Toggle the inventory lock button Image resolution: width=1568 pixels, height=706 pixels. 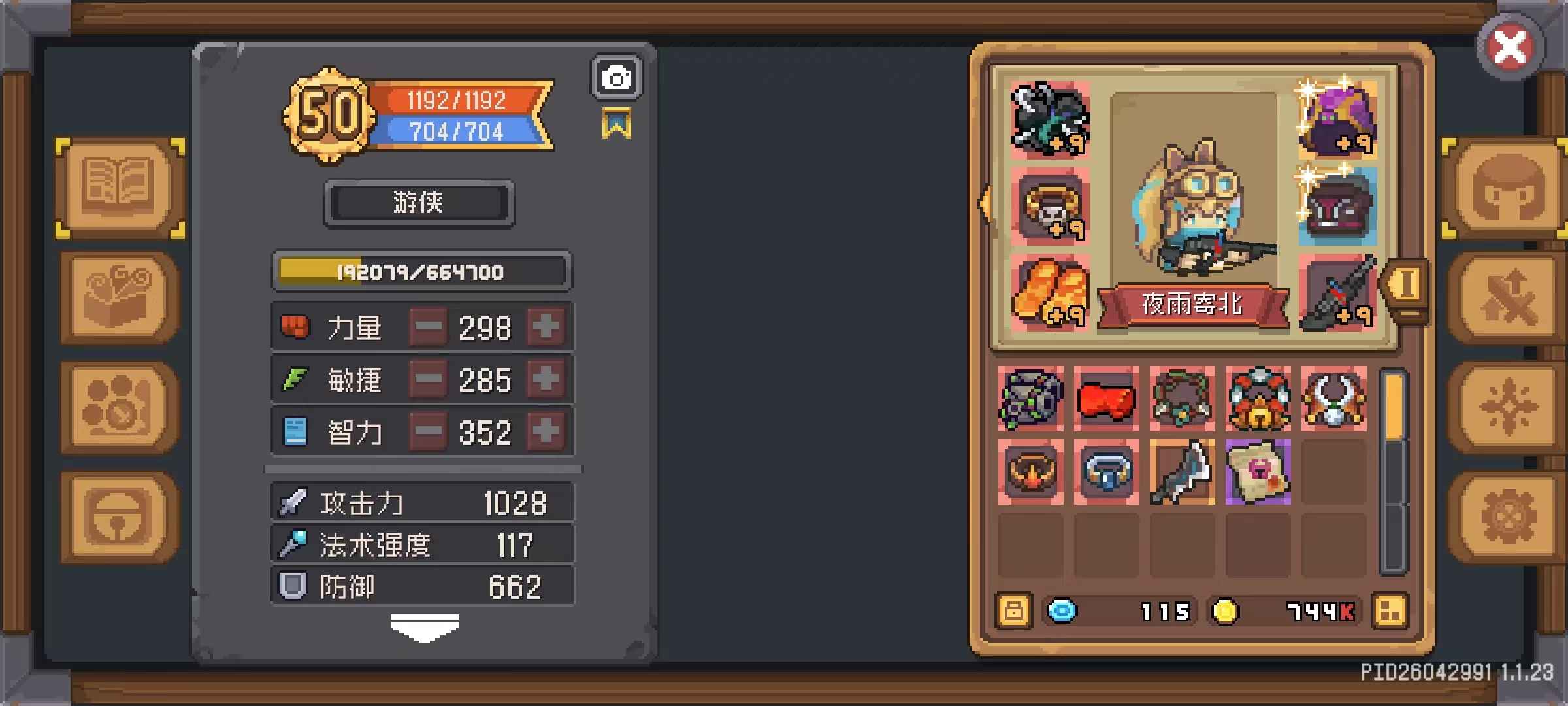1013,612
